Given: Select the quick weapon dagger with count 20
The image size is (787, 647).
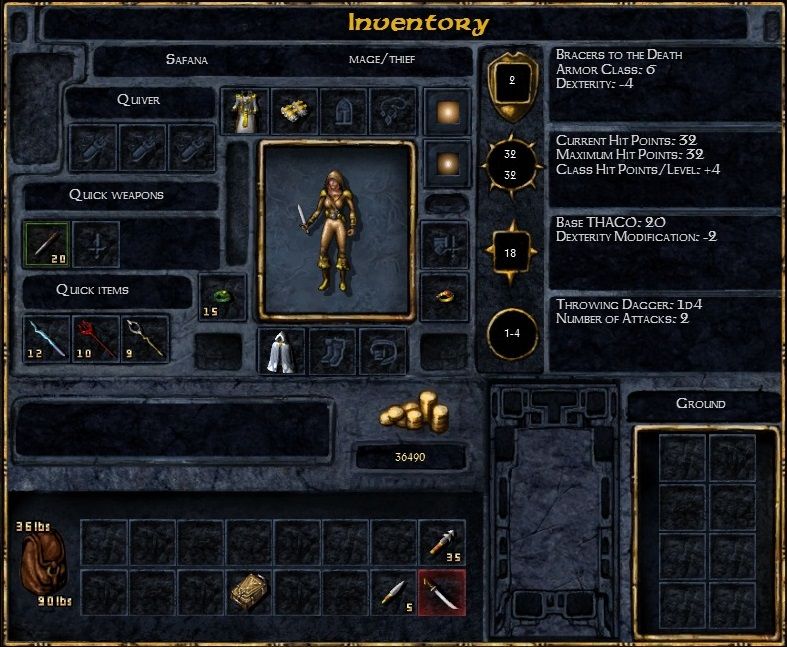Looking at the screenshot, I should click(x=46, y=244).
